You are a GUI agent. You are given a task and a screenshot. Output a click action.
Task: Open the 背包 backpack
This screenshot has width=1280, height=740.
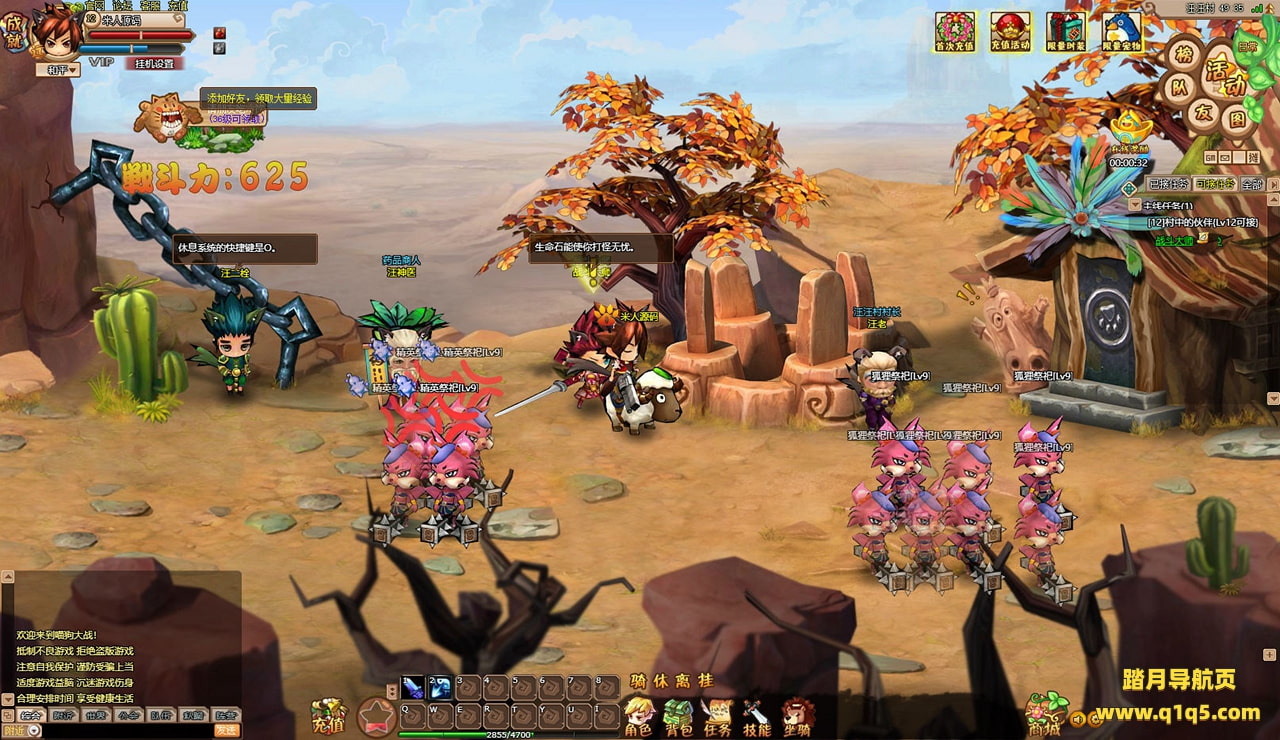pos(678,716)
